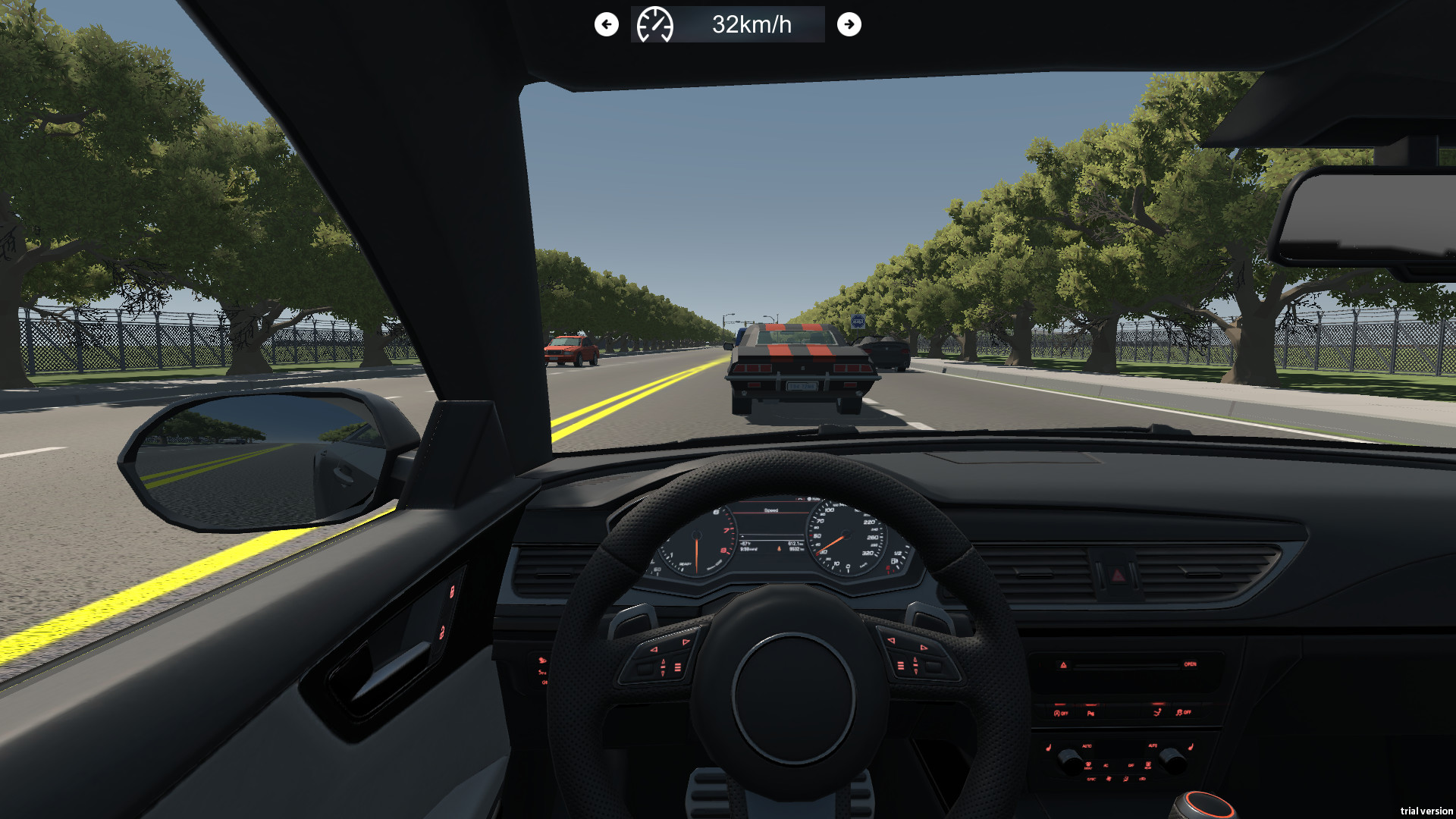Click the right arrow beside the speed readout
This screenshot has height=819, width=1456.
click(849, 24)
